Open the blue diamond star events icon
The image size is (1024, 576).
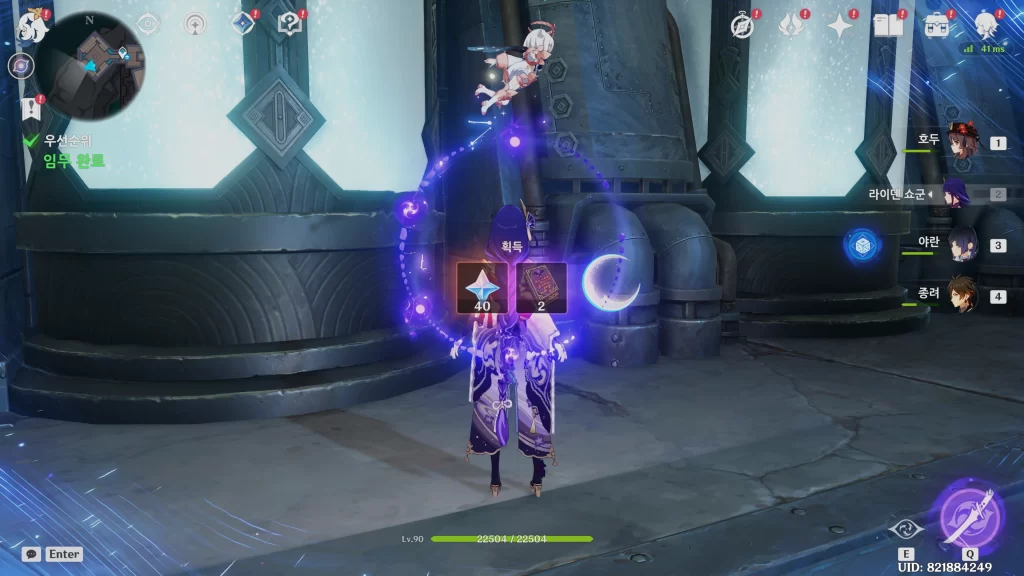[243, 23]
